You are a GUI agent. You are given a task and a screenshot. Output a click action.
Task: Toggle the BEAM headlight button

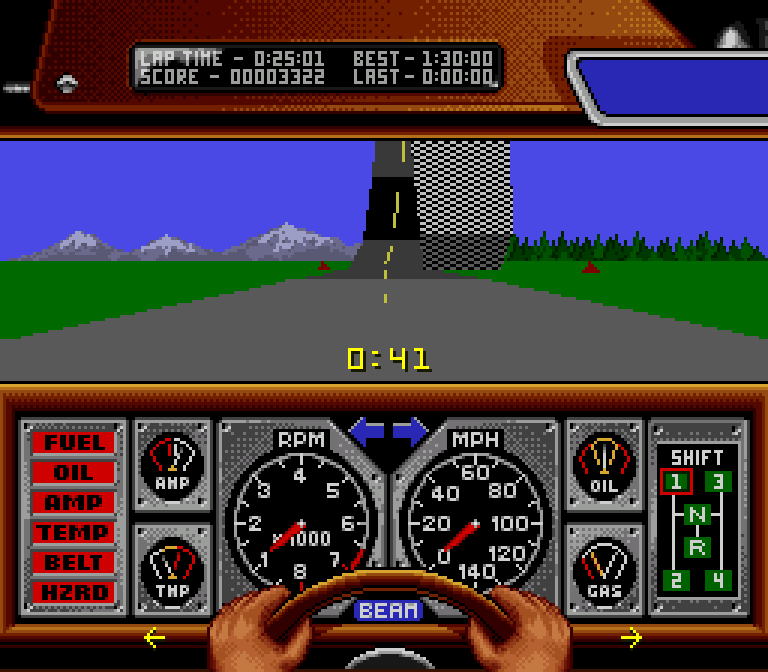point(389,610)
